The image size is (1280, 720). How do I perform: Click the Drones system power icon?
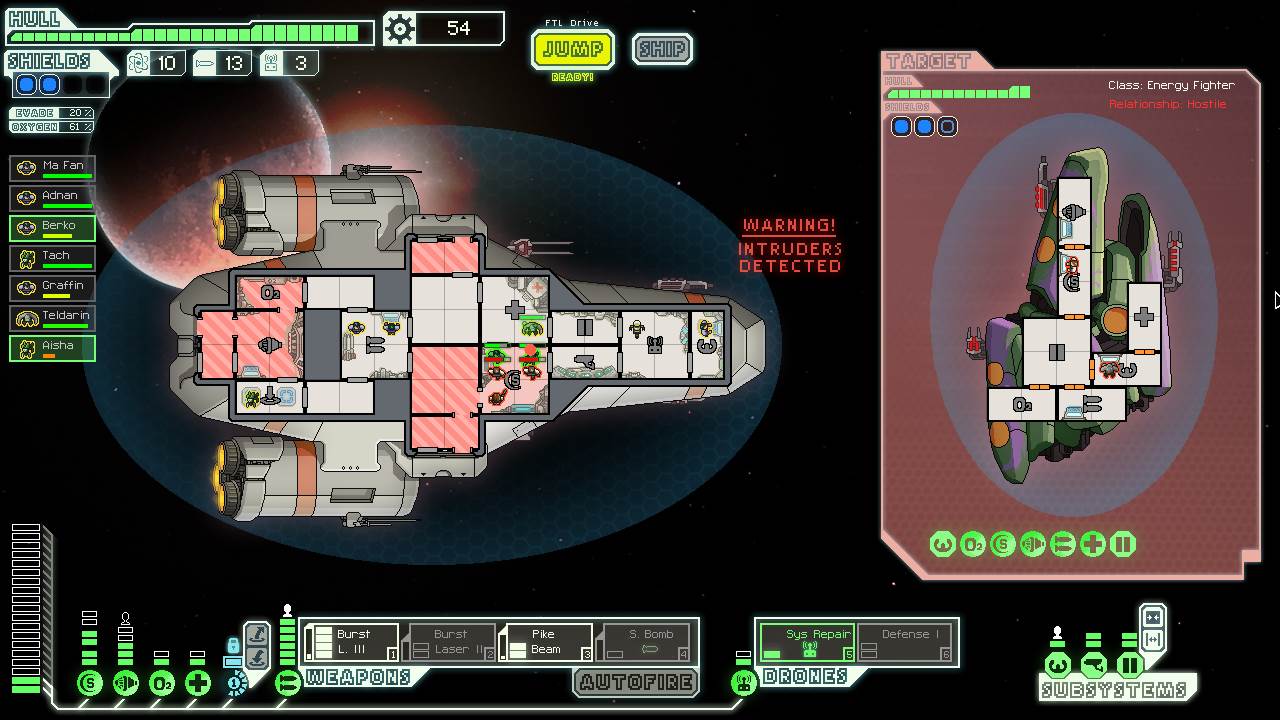[742, 684]
